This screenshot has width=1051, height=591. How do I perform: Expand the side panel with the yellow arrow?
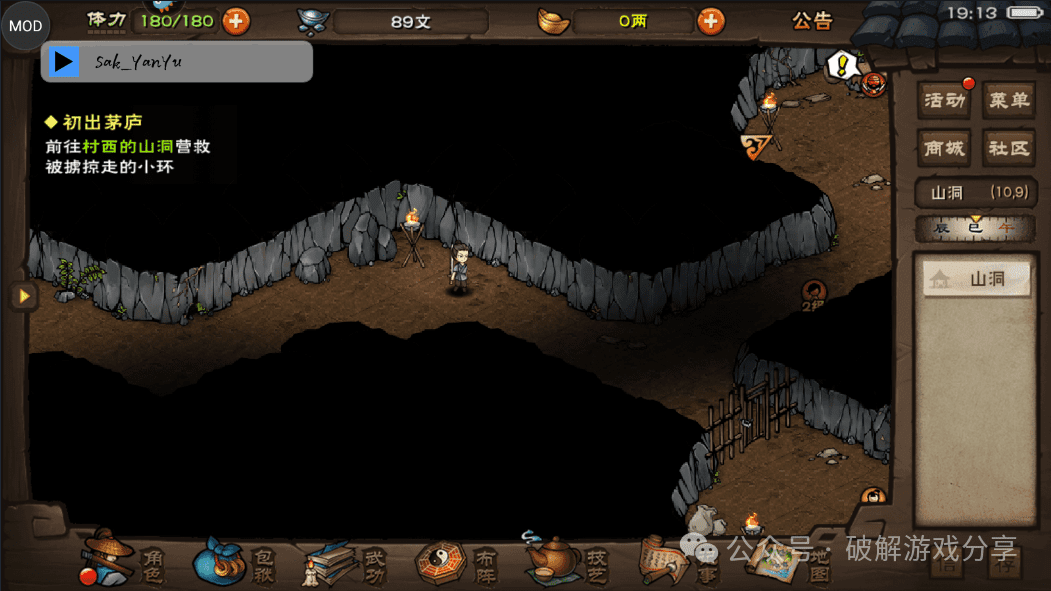[22, 296]
